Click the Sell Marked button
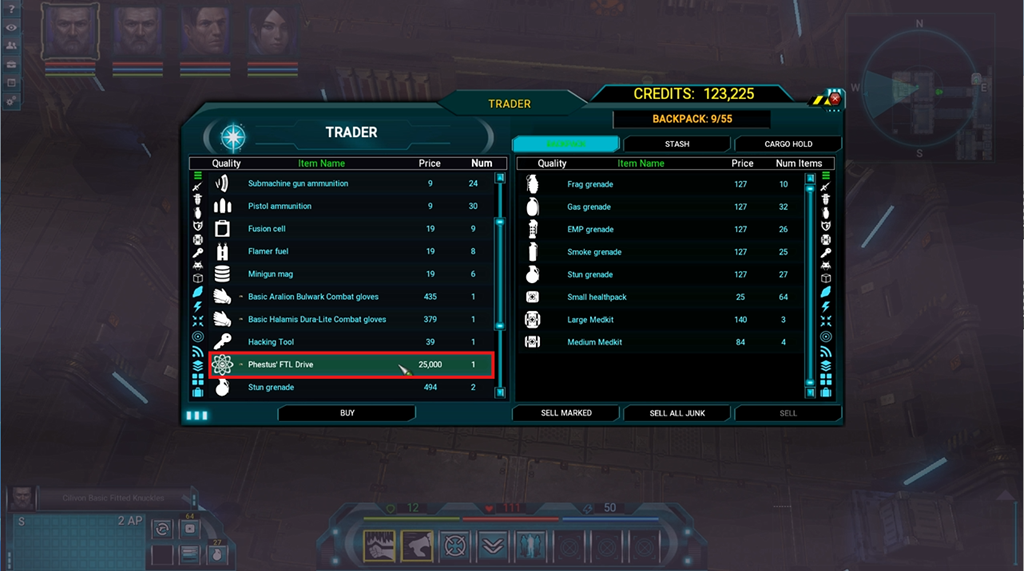 coord(565,413)
